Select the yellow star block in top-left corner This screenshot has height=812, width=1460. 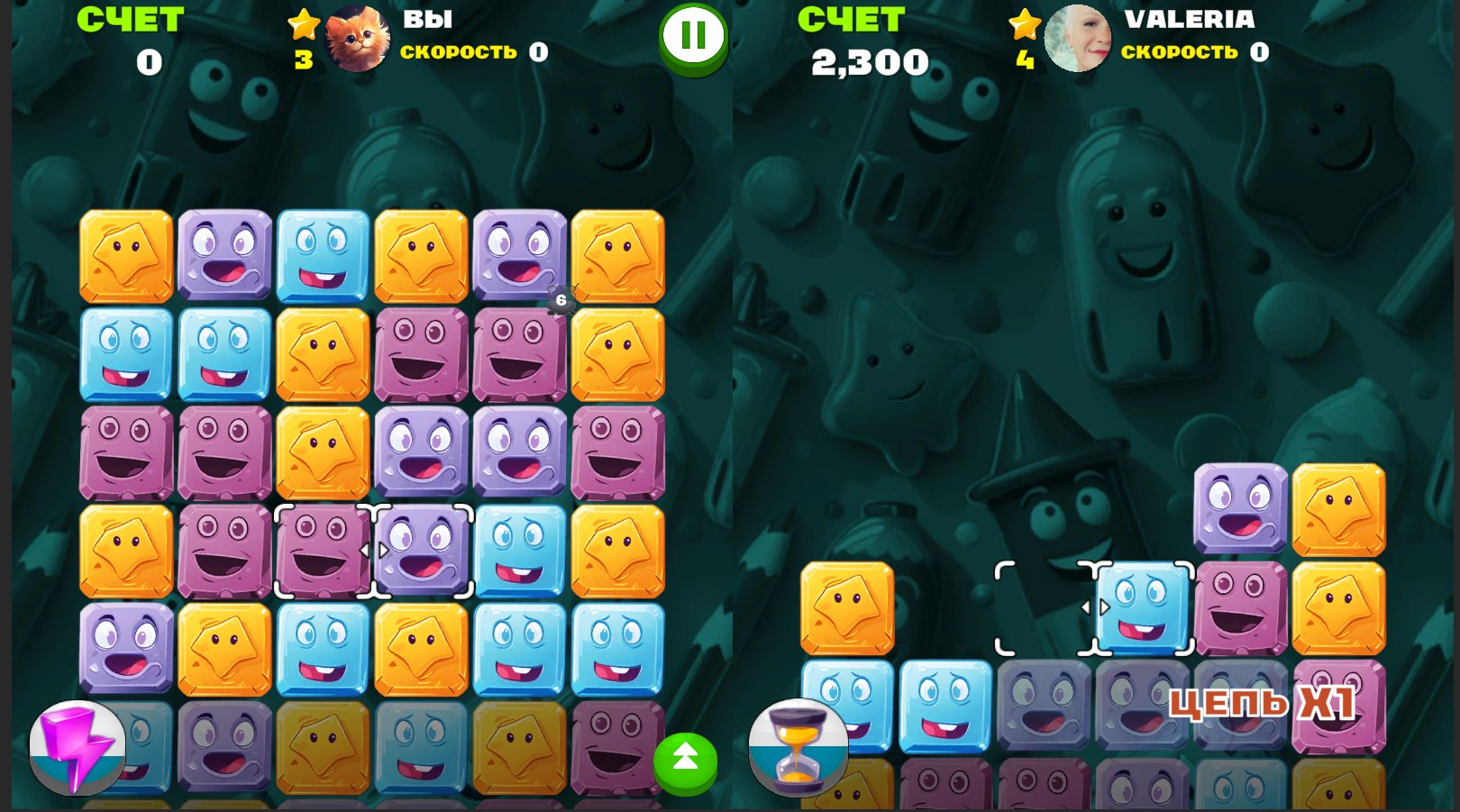click(x=126, y=256)
